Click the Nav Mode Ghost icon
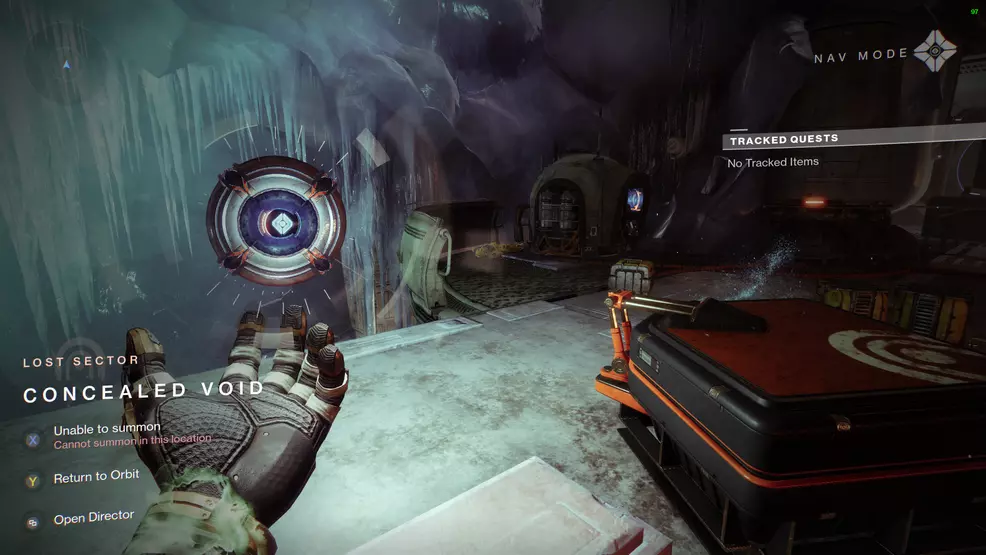The image size is (986, 555). tap(935, 52)
